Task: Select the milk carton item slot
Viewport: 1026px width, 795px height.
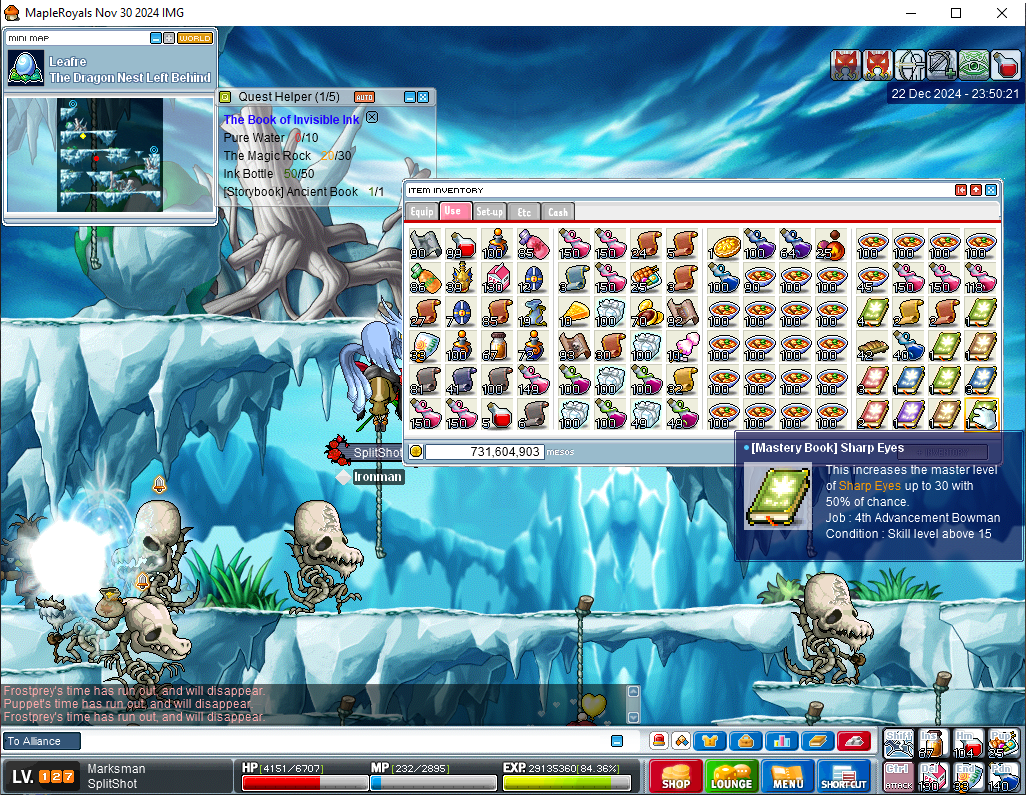Action: pos(497,277)
